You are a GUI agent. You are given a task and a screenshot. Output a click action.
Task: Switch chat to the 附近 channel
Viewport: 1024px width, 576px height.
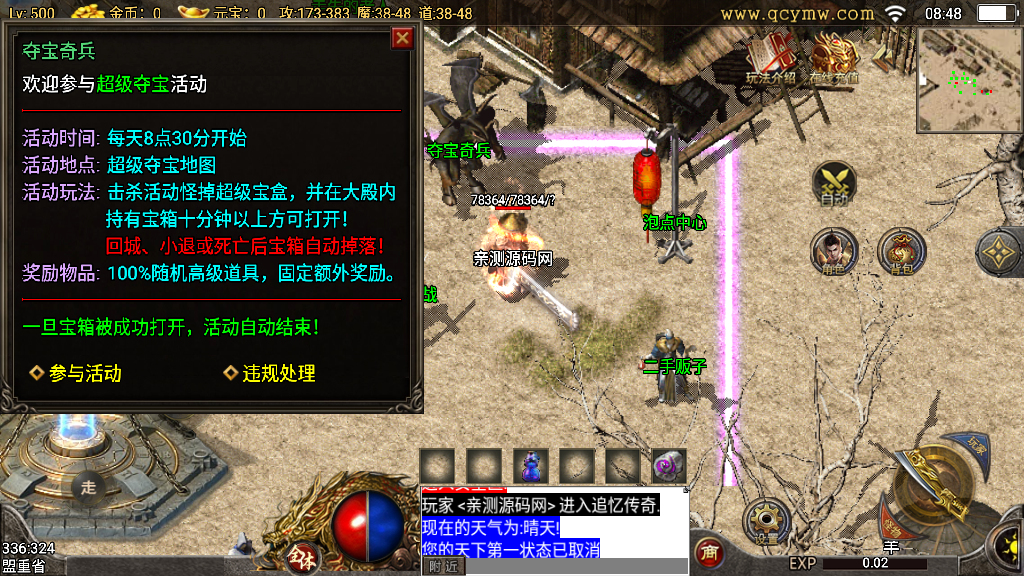point(445,566)
